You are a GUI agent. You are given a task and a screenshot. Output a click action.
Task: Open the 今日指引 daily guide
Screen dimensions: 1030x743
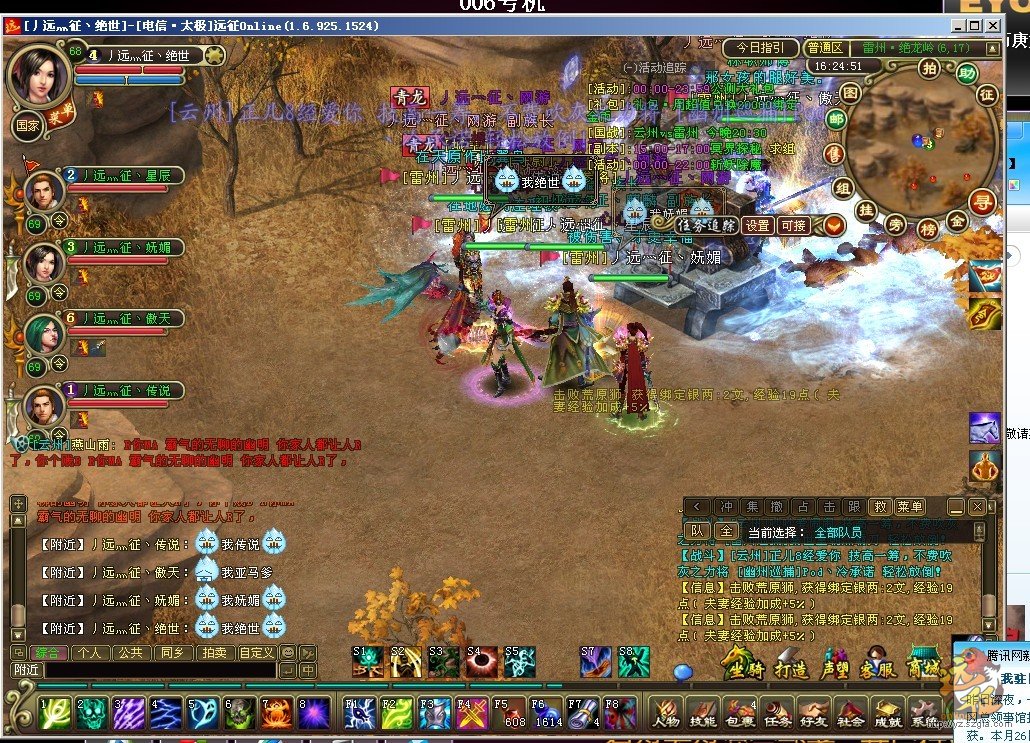(761, 48)
